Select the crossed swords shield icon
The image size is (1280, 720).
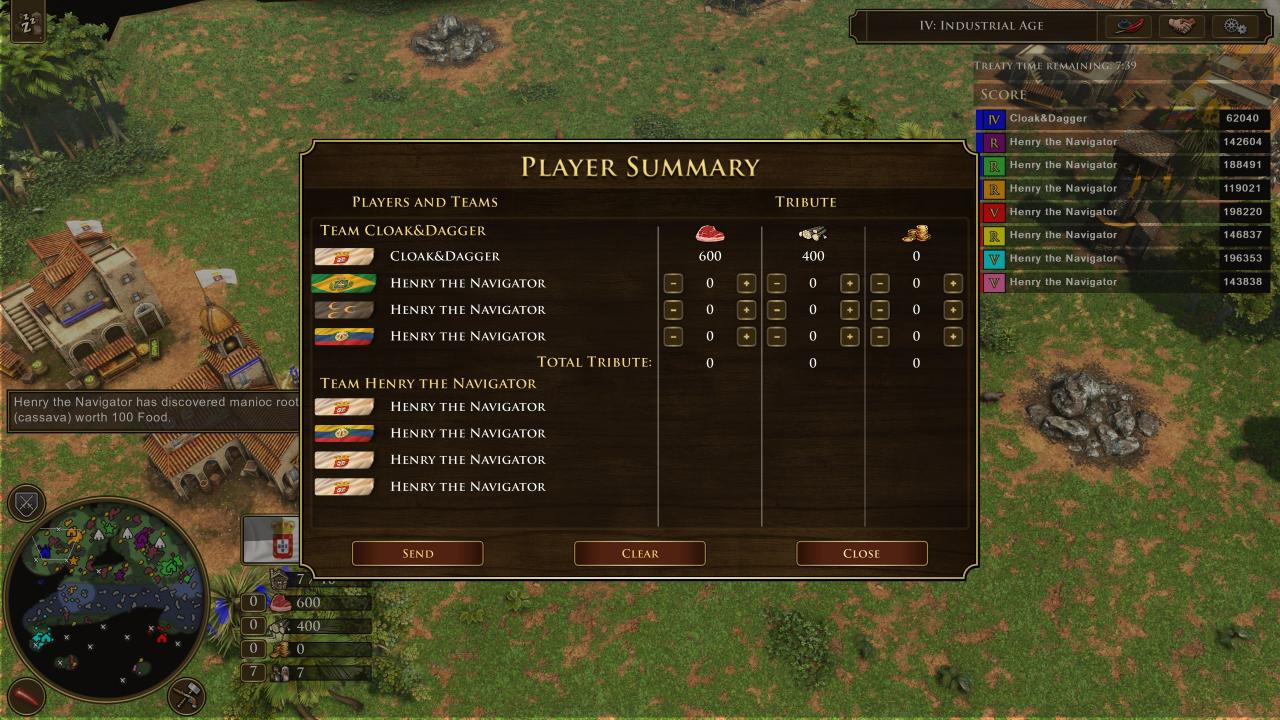[27, 502]
